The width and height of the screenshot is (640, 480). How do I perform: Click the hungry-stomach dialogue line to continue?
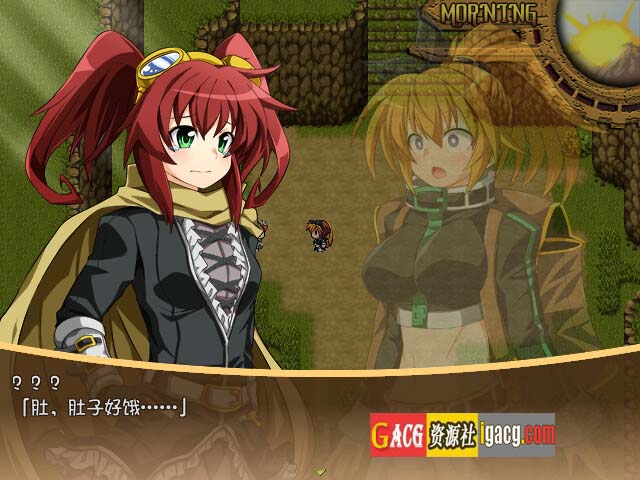pos(98,406)
